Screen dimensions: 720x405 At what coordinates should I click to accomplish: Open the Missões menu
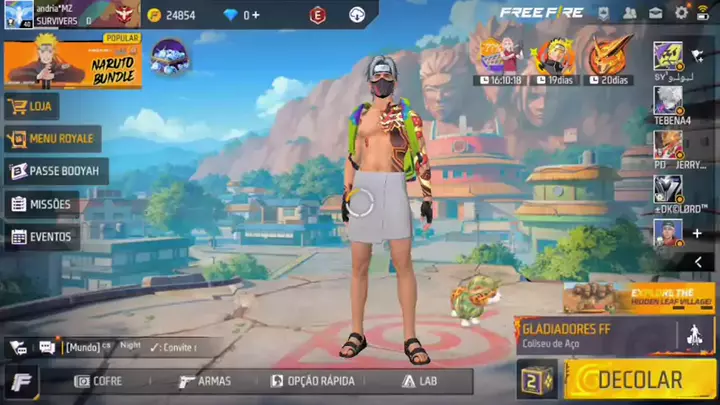[41, 204]
